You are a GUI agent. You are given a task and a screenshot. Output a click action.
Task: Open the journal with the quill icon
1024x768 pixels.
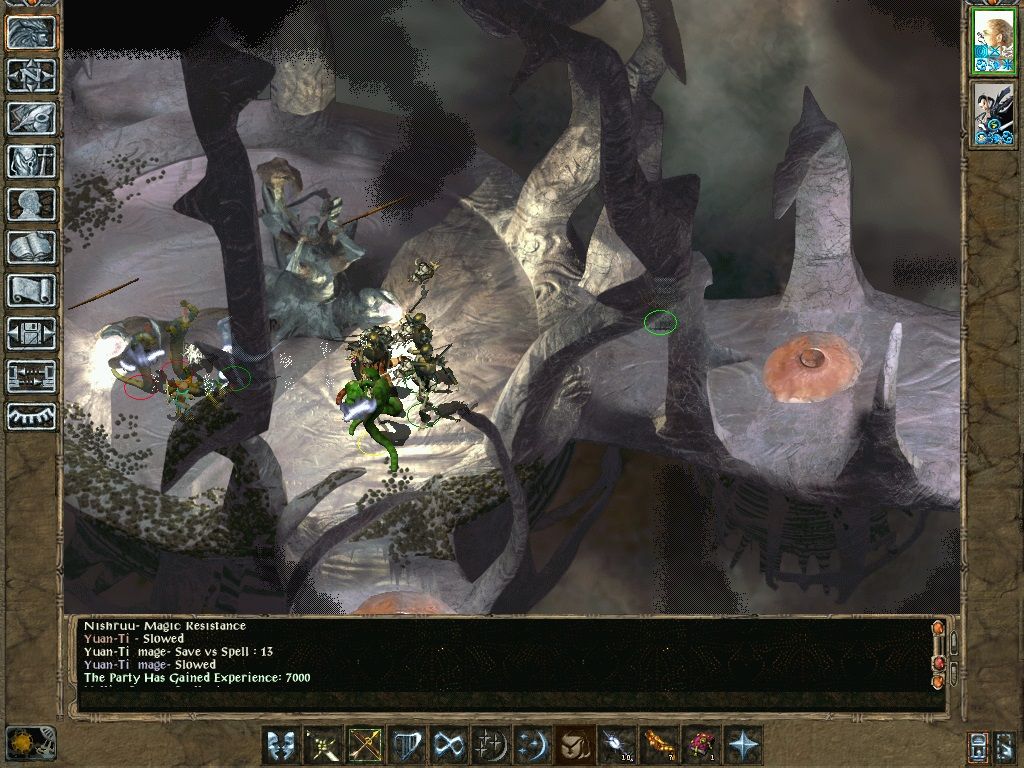[x=31, y=118]
